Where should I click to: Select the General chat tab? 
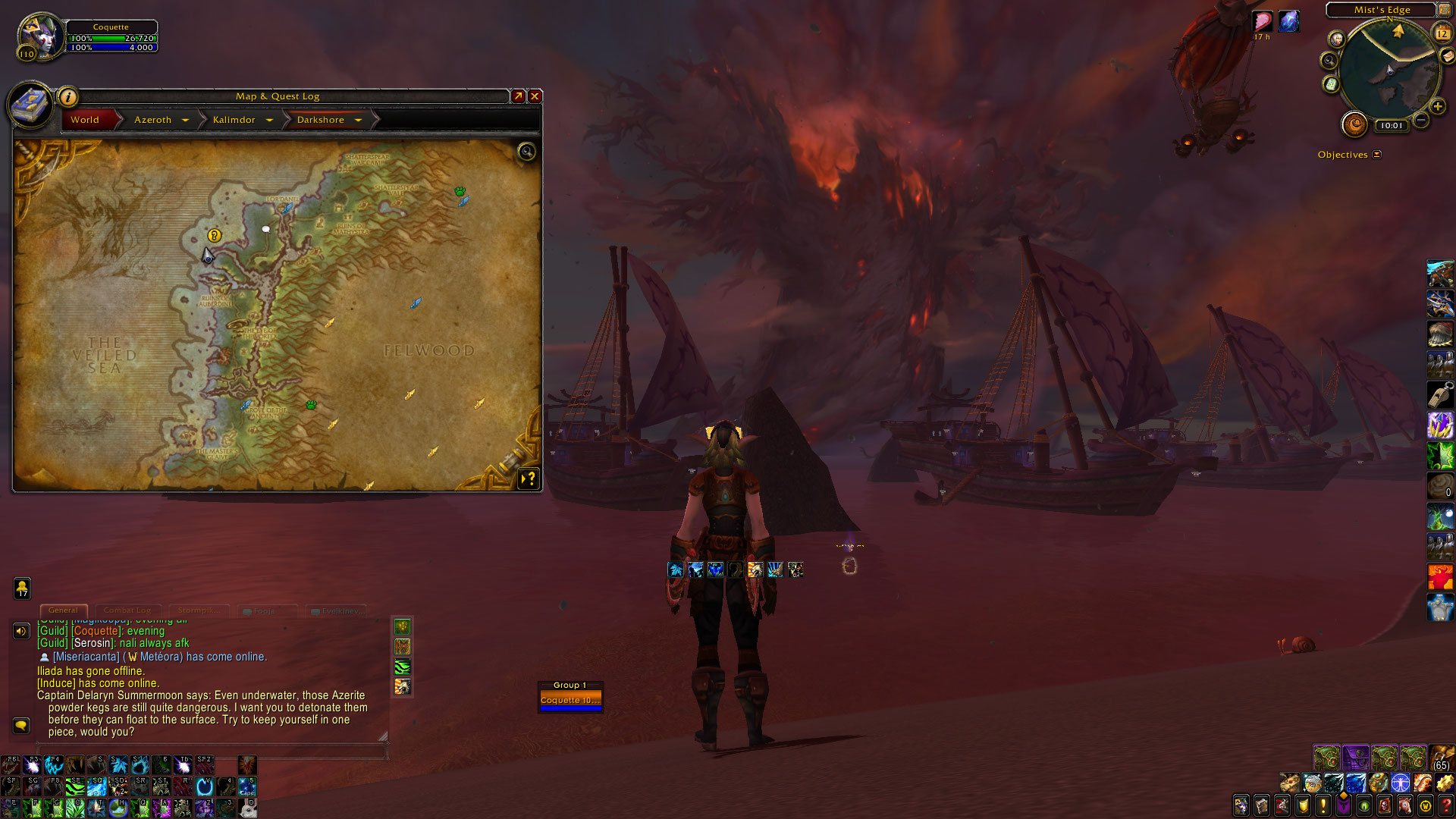point(63,610)
